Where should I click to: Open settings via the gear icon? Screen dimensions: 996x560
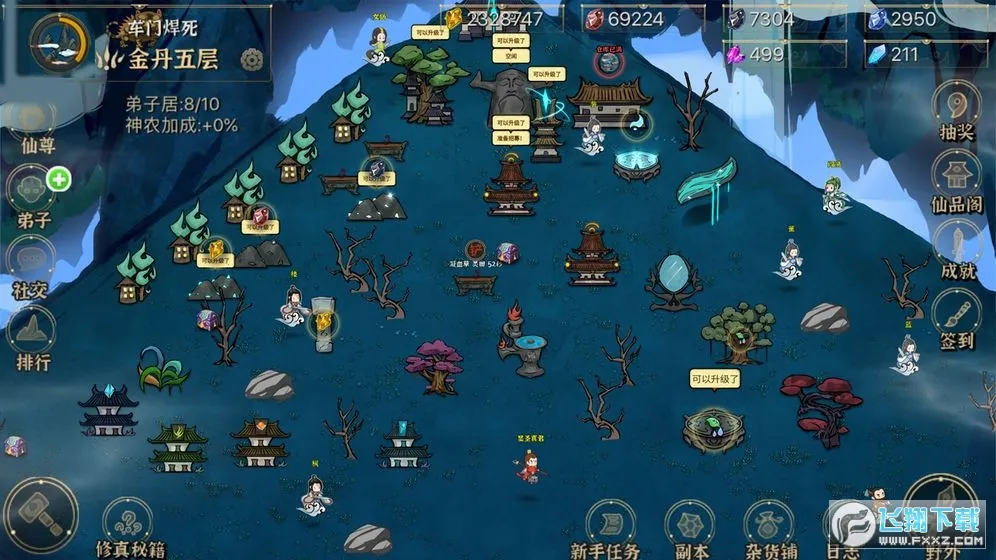pos(252,61)
